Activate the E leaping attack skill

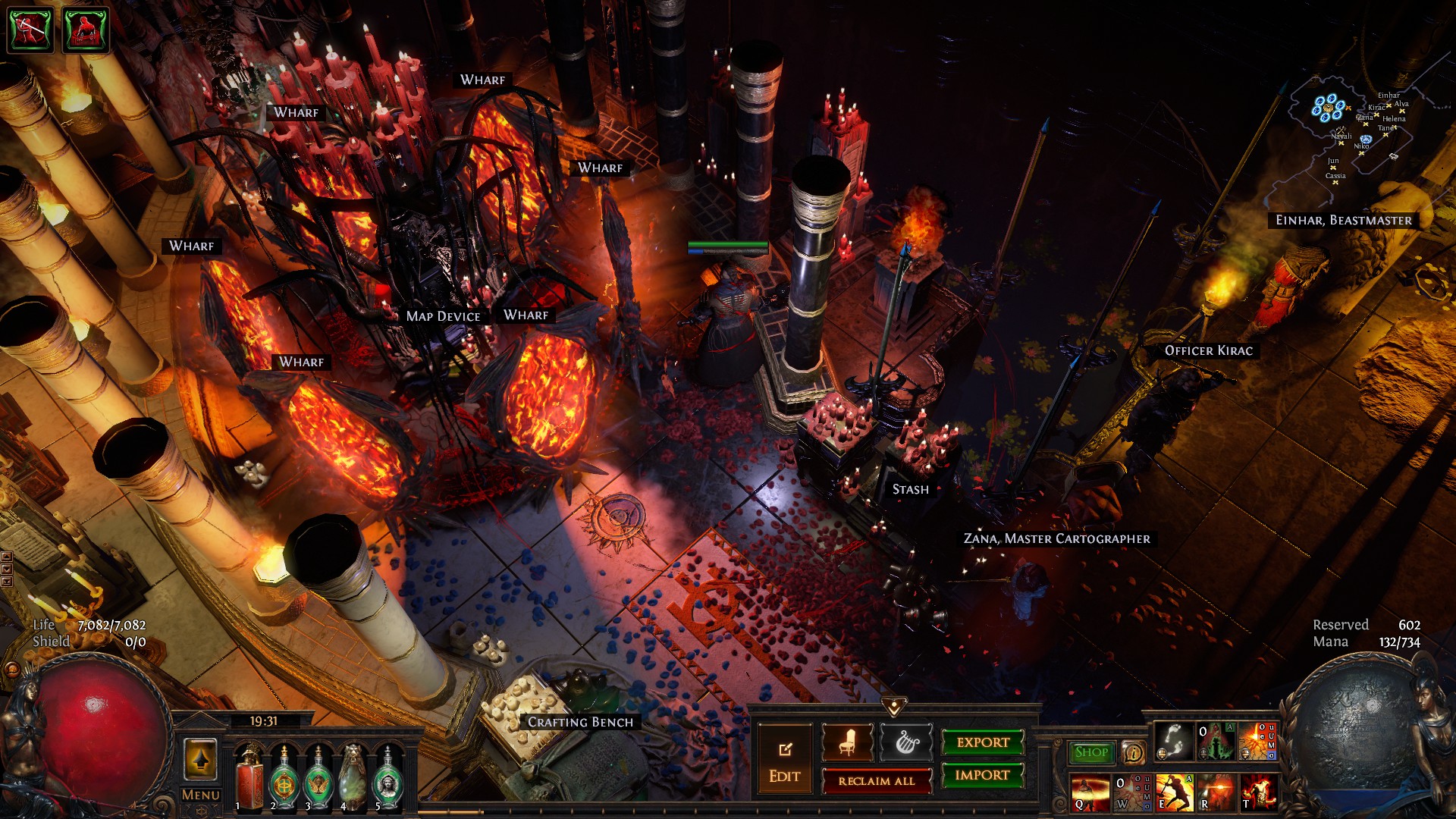(1175, 792)
